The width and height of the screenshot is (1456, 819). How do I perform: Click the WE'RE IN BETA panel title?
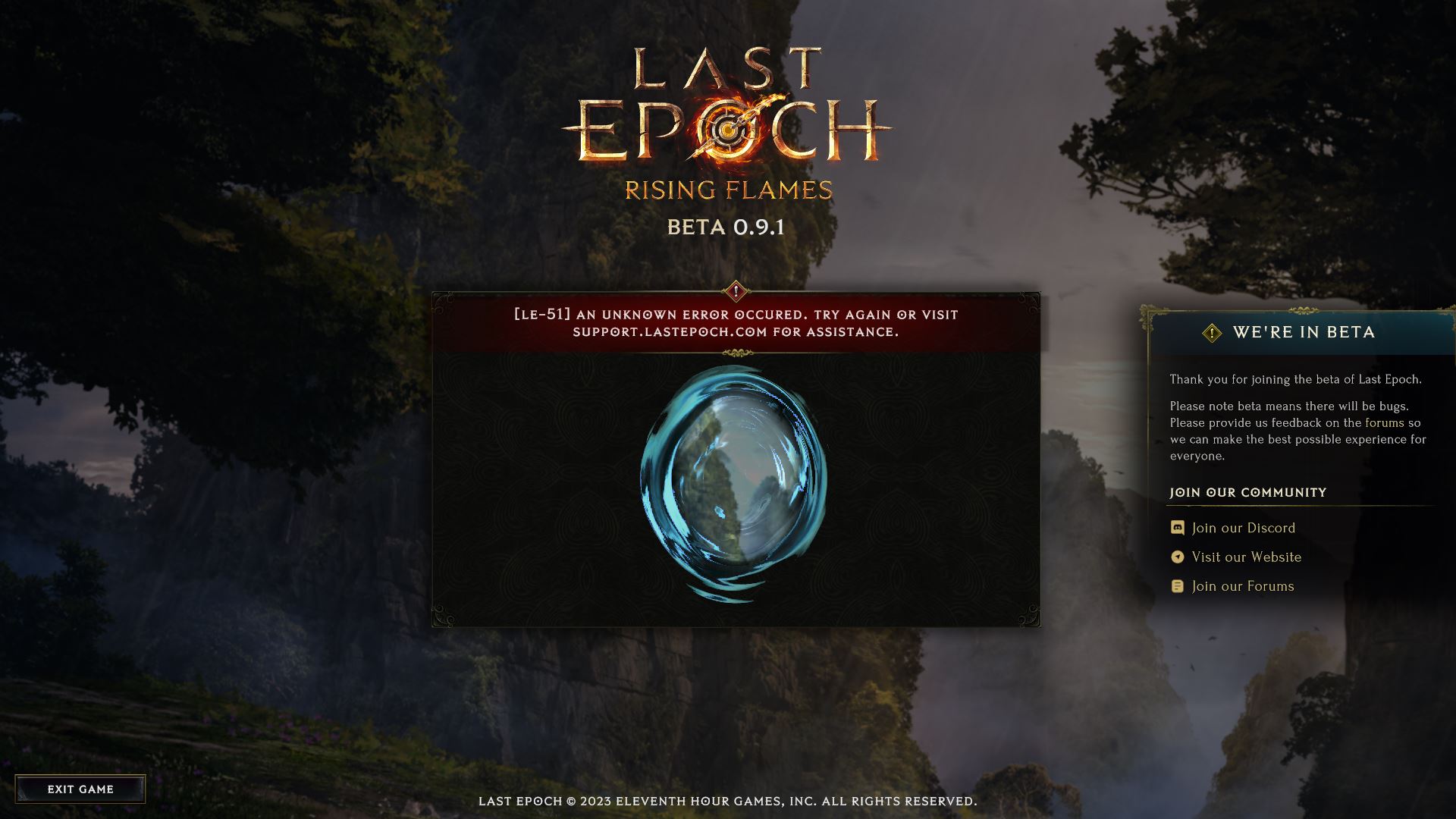click(1304, 332)
